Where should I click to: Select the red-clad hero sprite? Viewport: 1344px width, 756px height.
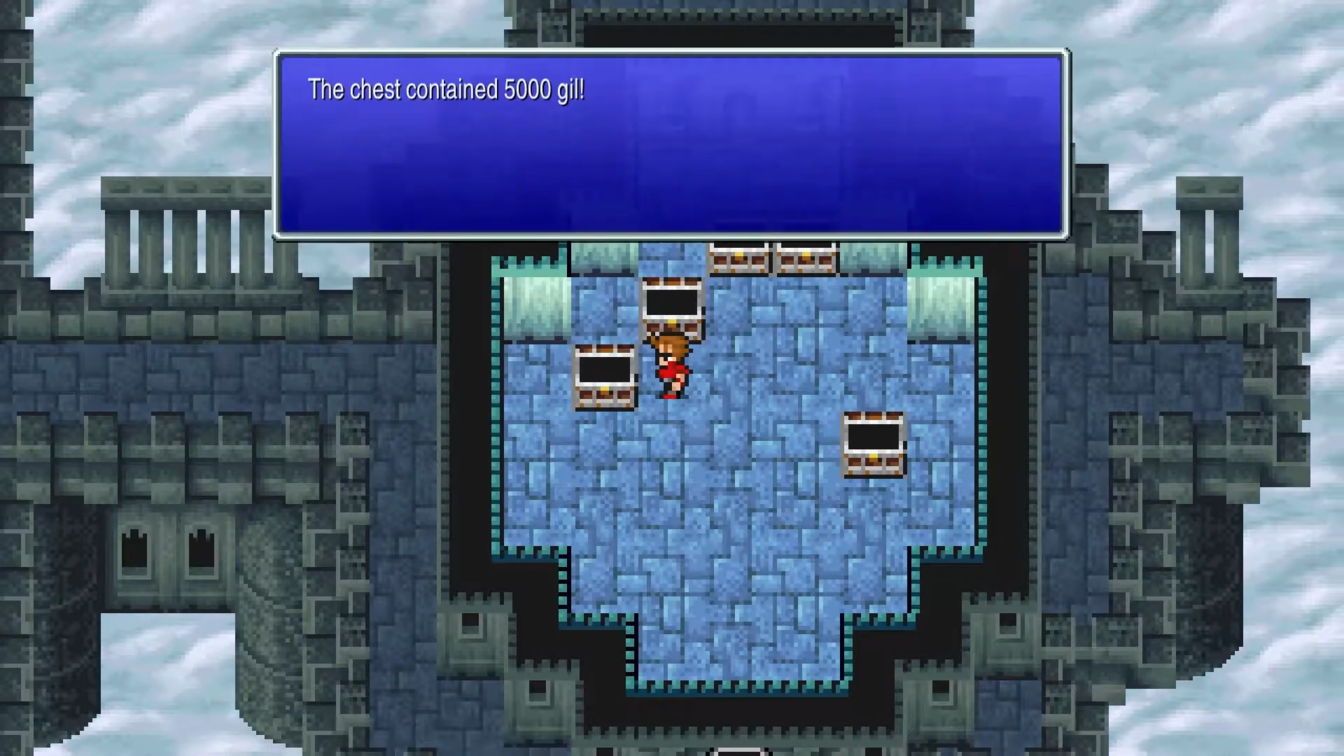pos(672,365)
